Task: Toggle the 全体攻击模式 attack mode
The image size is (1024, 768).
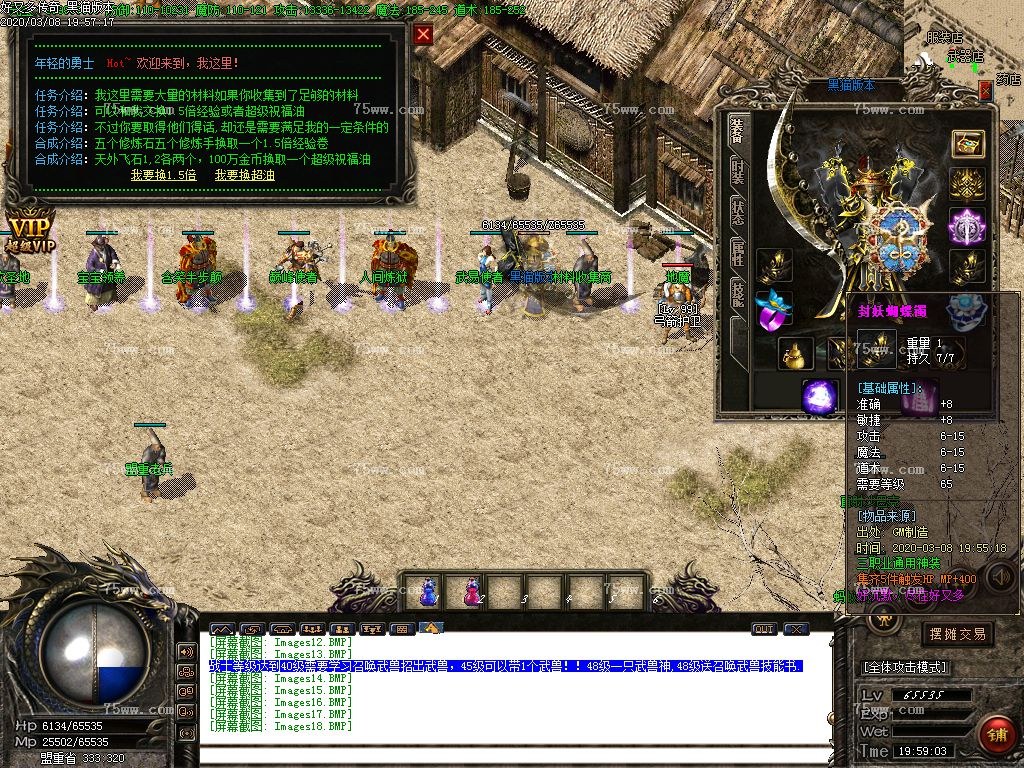Action: [x=905, y=667]
